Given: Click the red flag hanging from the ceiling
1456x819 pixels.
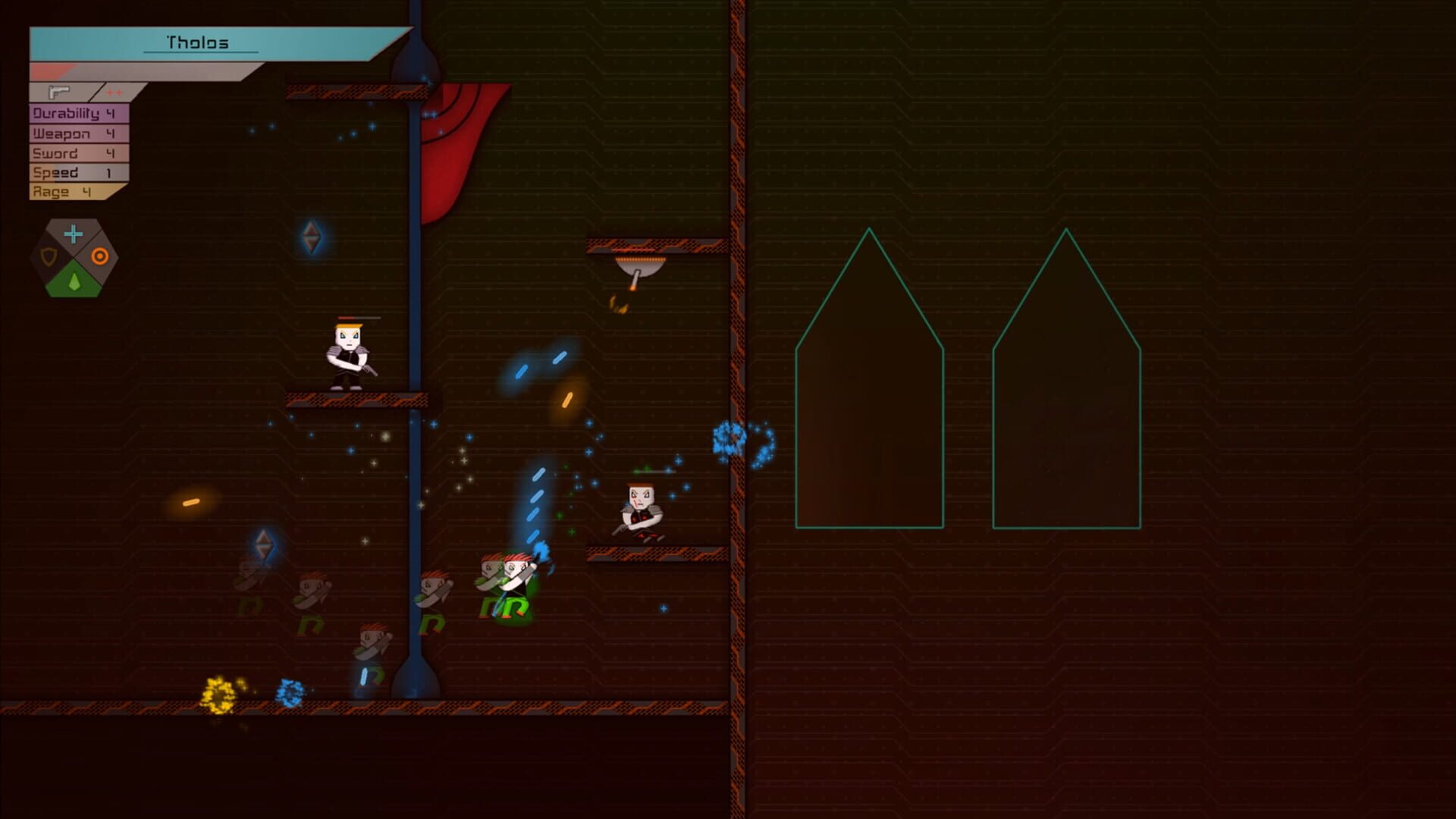Looking at the screenshot, I should click(x=455, y=152).
